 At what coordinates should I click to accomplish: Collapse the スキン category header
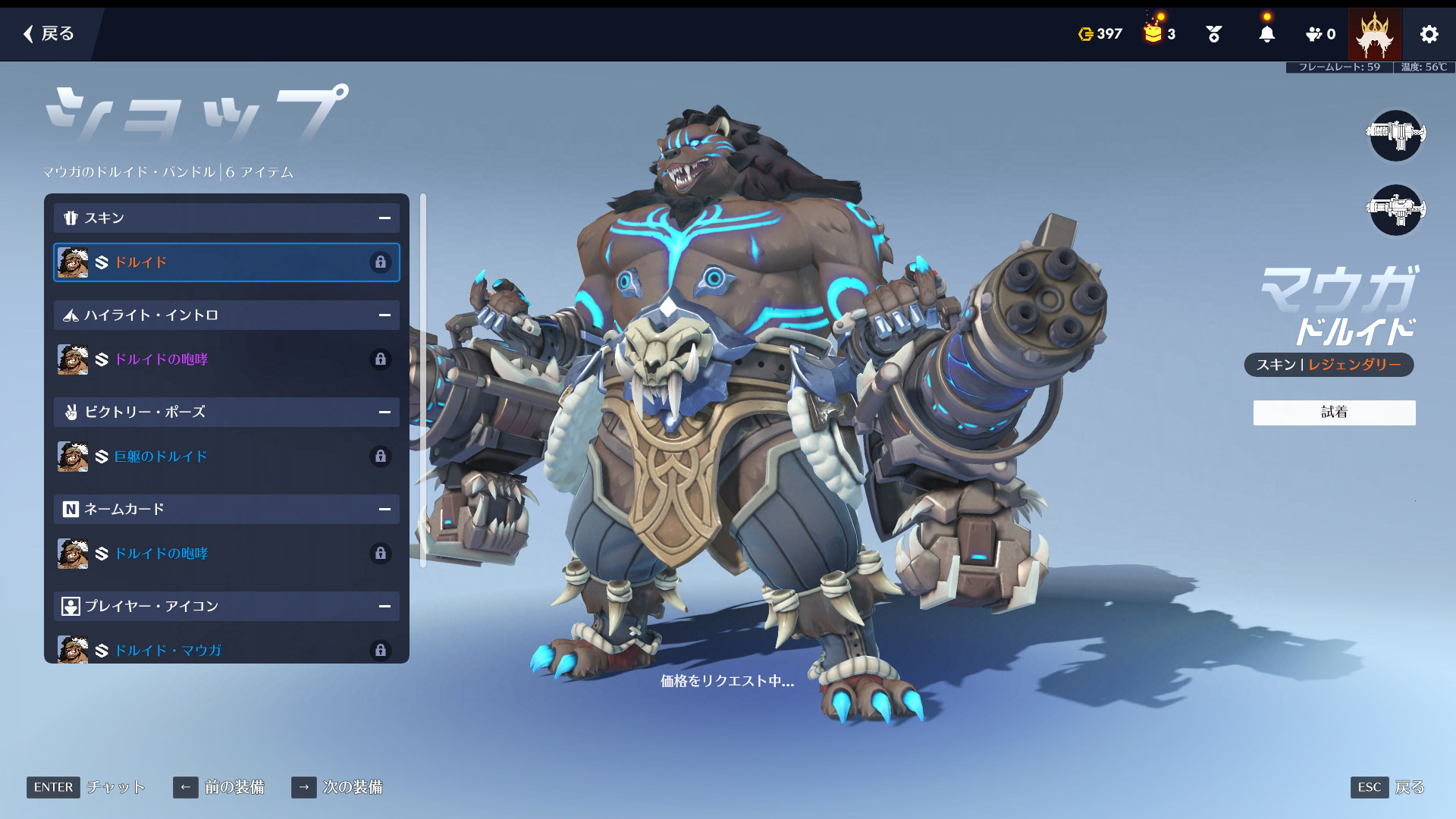click(226, 218)
